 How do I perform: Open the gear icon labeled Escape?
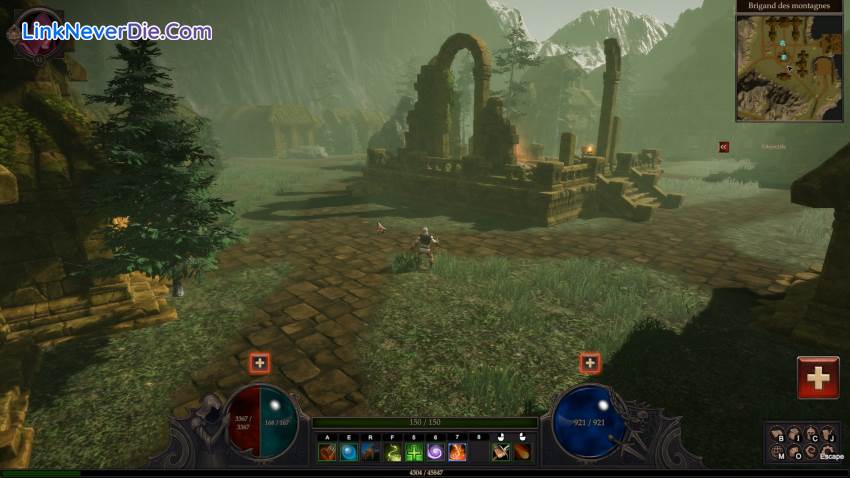click(x=826, y=451)
